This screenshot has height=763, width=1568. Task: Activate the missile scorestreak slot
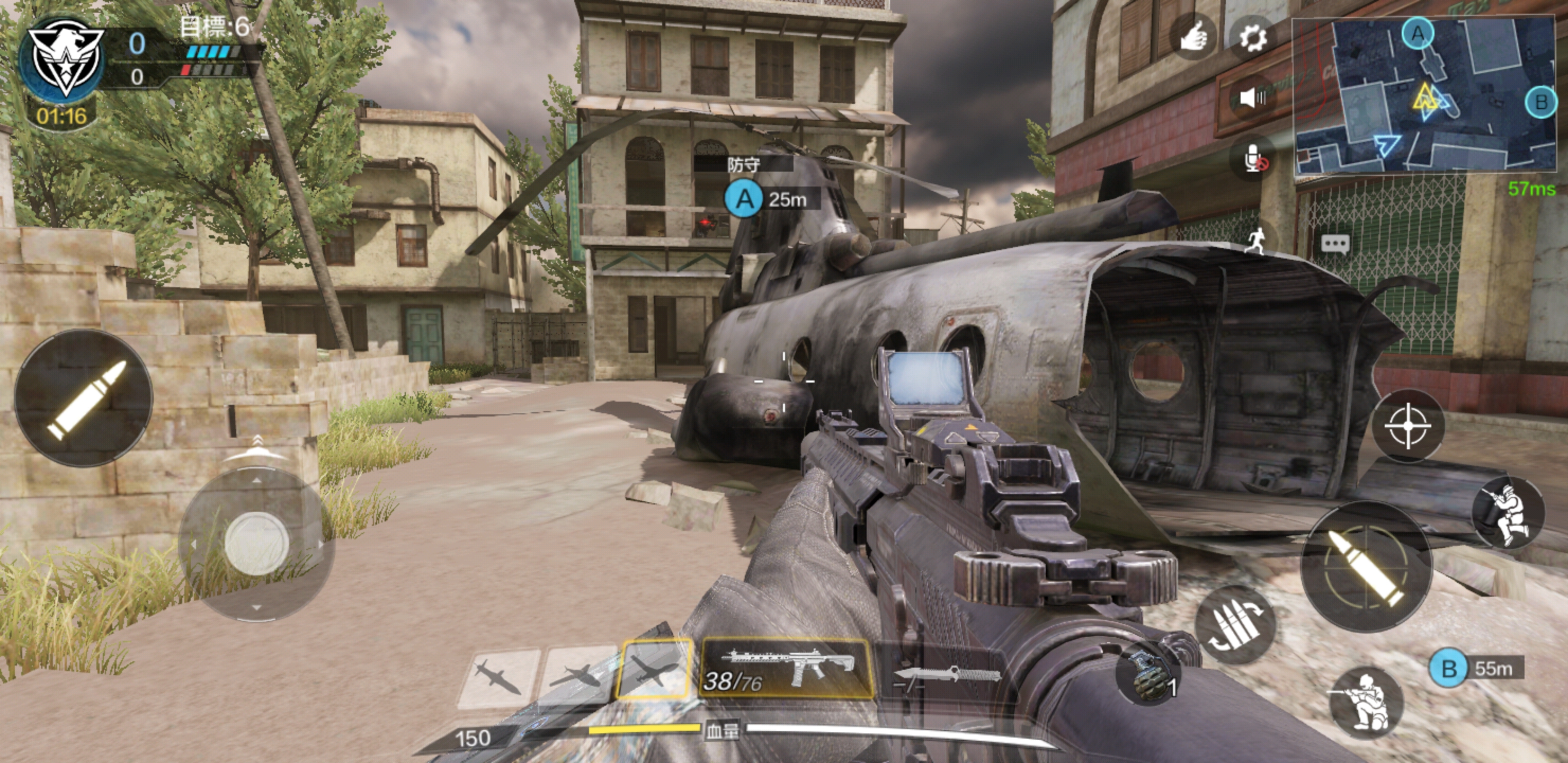coord(498,677)
